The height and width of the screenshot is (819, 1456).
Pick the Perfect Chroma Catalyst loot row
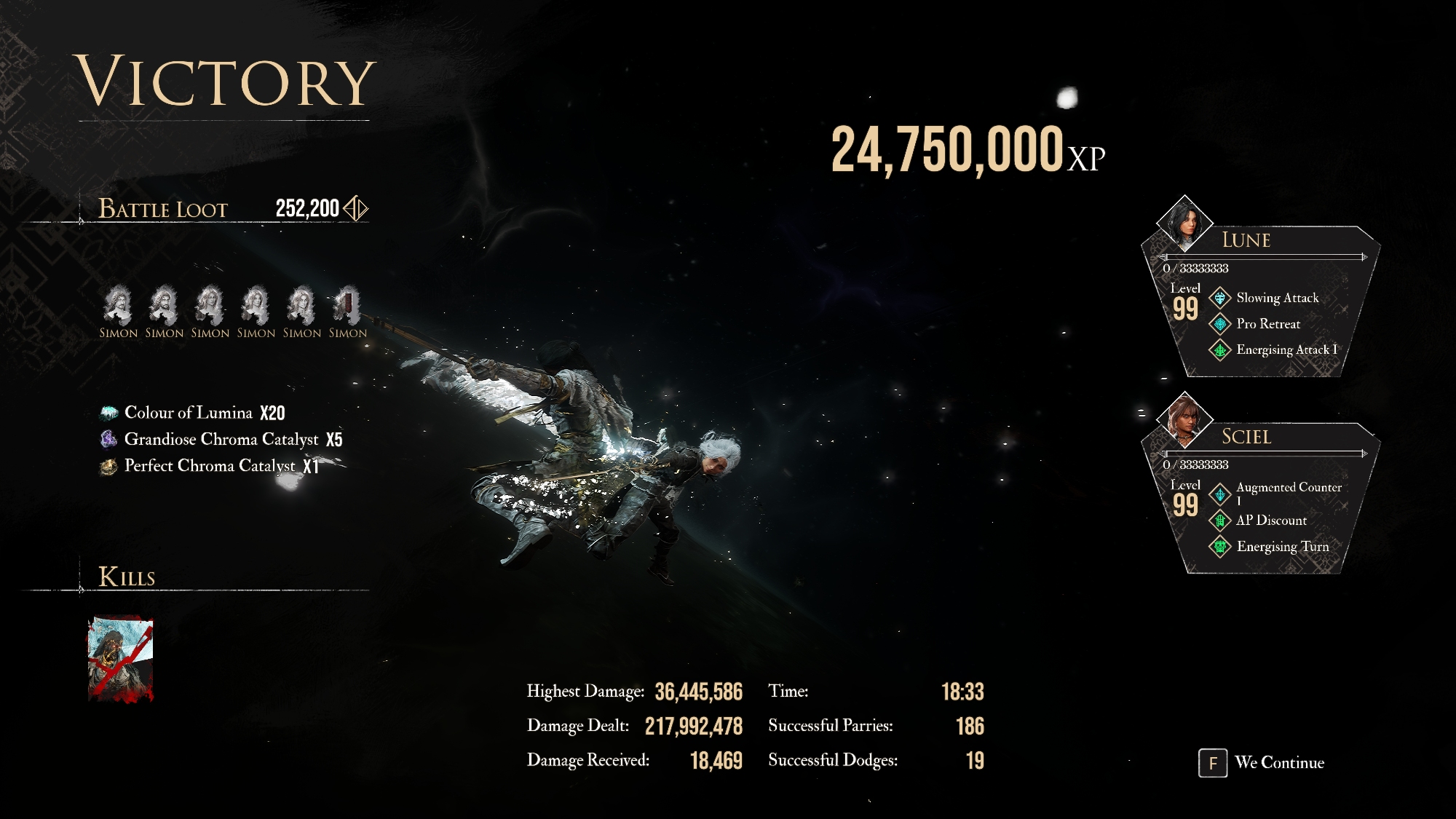[209, 466]
